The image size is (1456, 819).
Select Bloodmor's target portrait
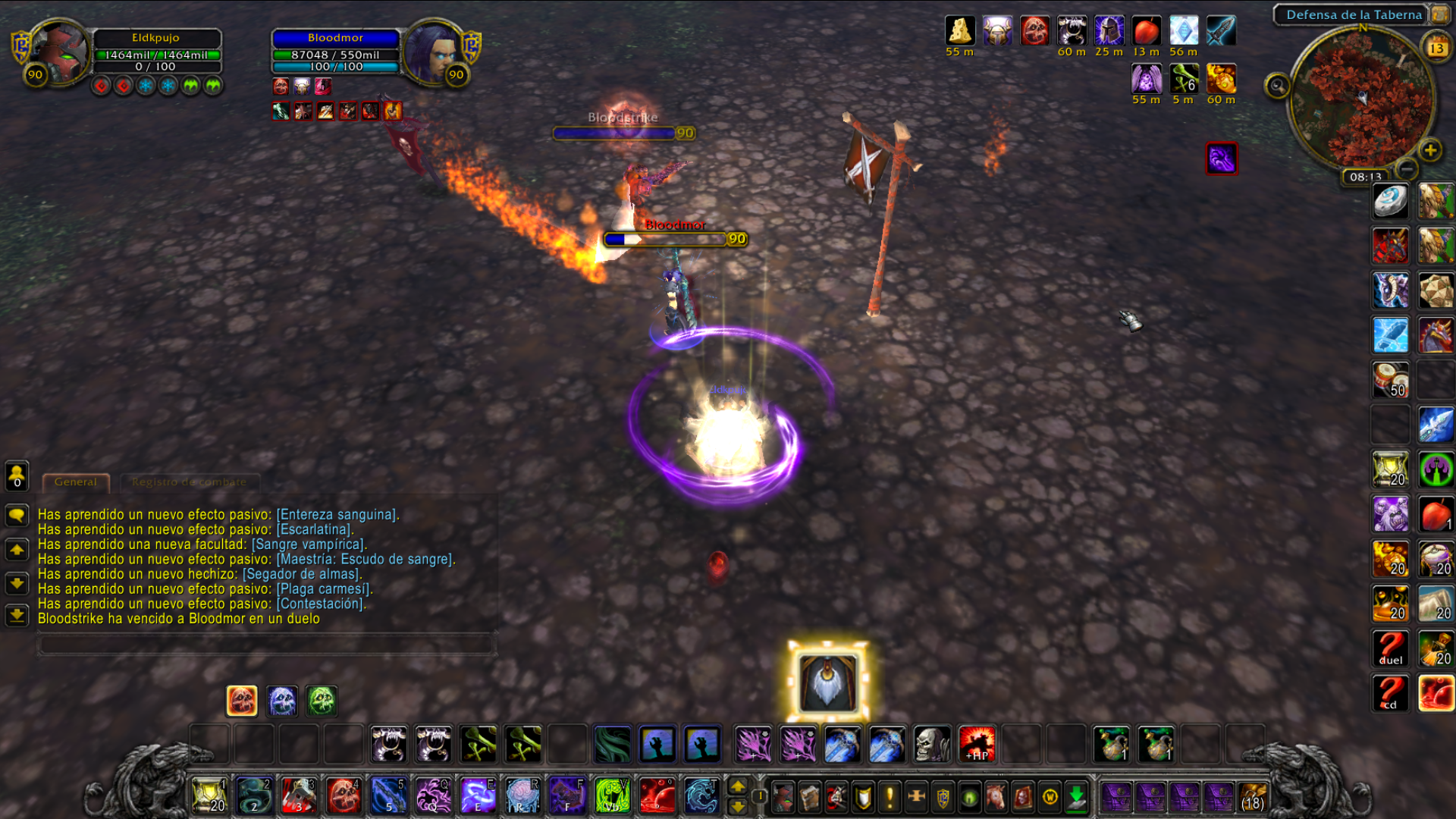pyautogui.click(x=434, y=52)
